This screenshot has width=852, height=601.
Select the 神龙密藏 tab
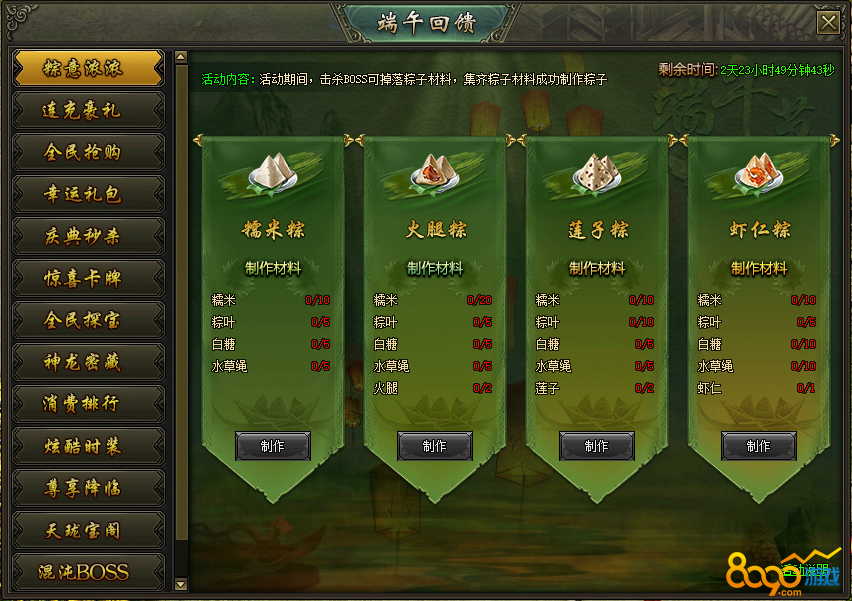coord(88,362)
